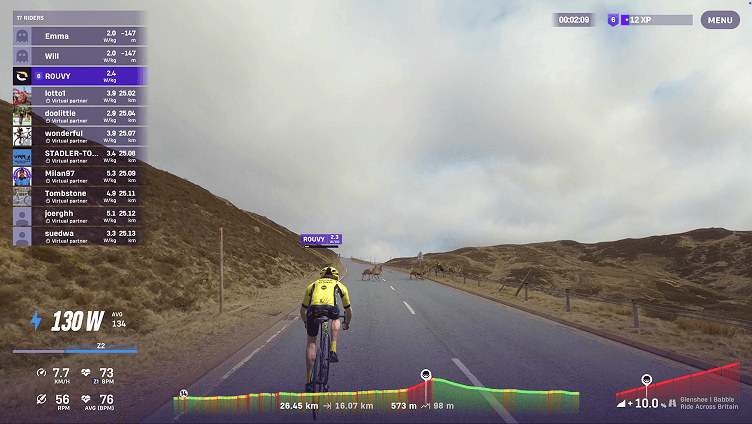Select rider Will in the riders list
The image size is (752, 424).
click(x=78, y=55)
